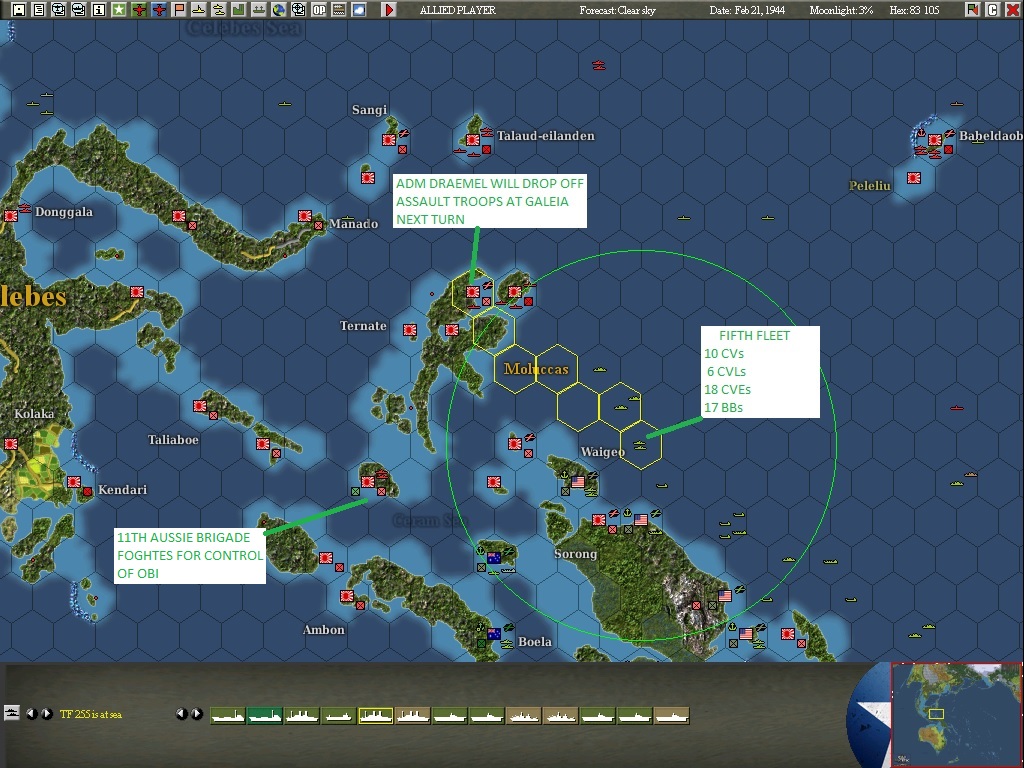Go to next task force with right arrow

47,714
